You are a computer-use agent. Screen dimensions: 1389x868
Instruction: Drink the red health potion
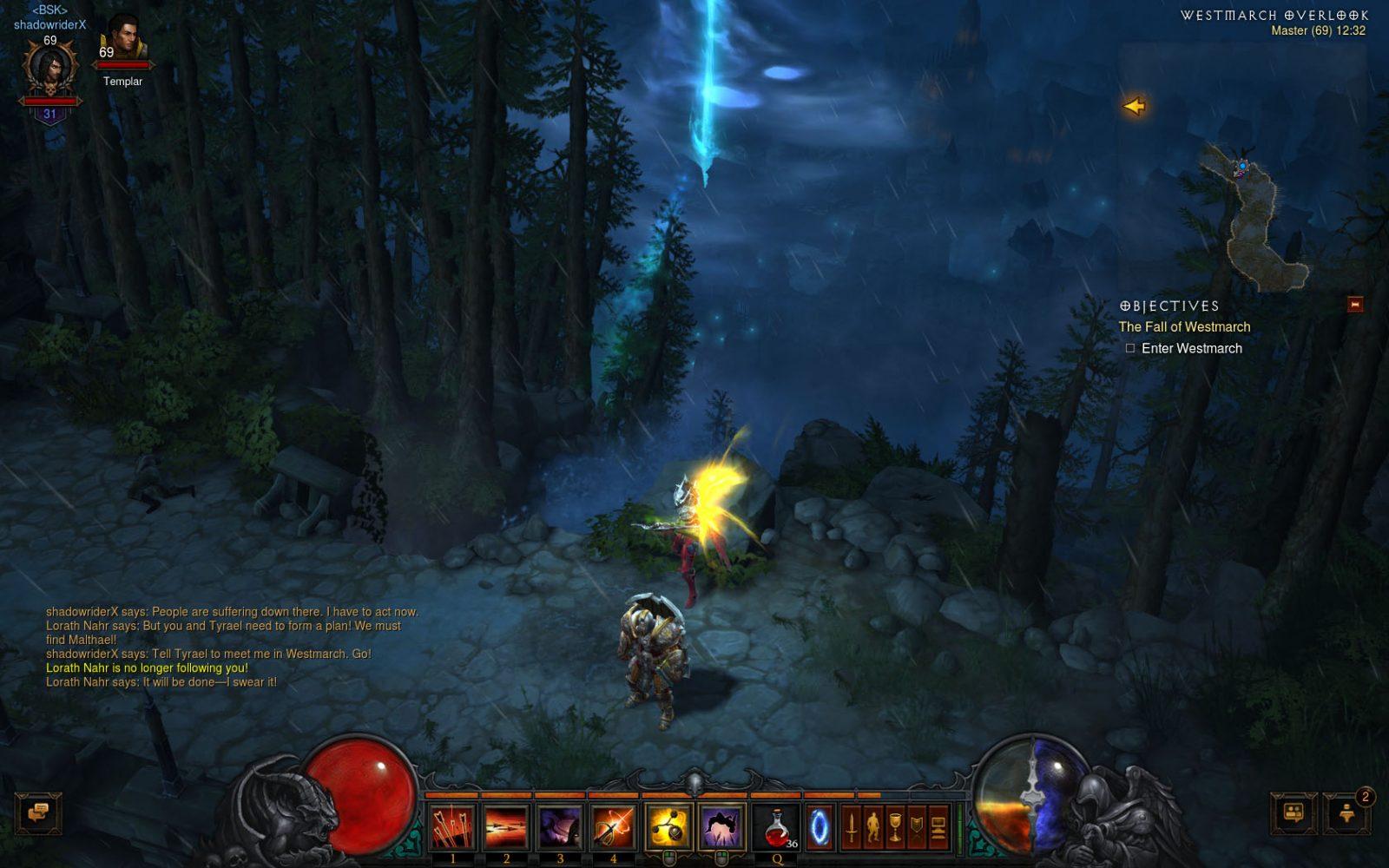coord(777,826)
